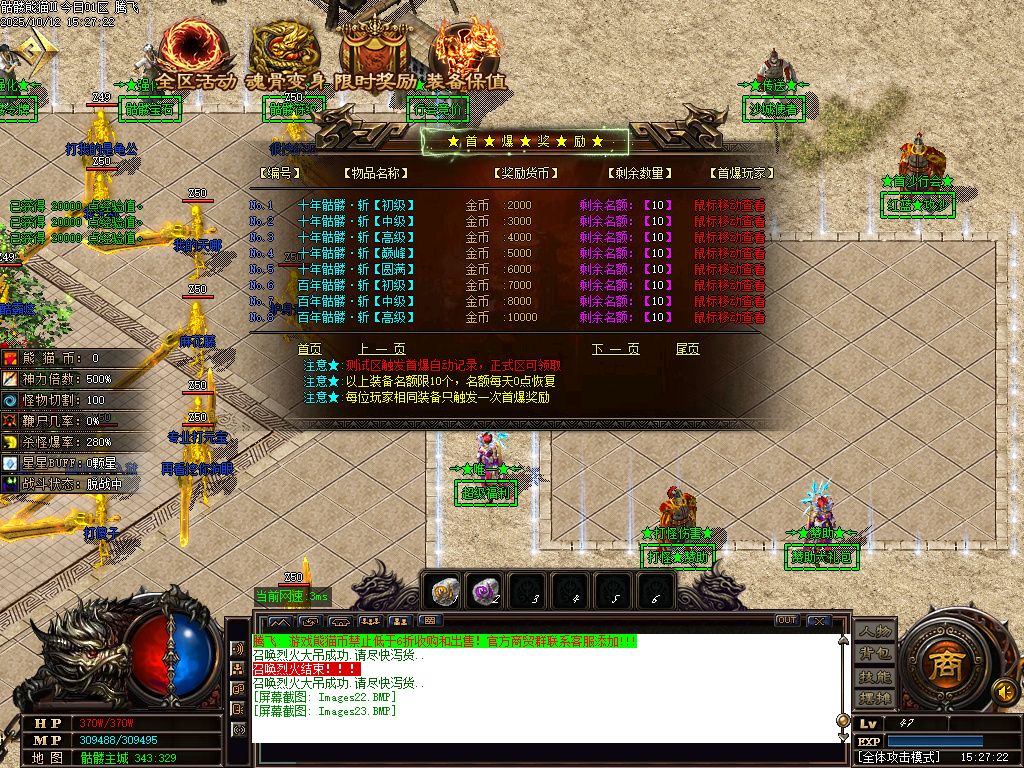This screenshot has width=1024, height=768.
Task: Open the 魂骨变身 dragon icon
Action: tap(284, 52)
